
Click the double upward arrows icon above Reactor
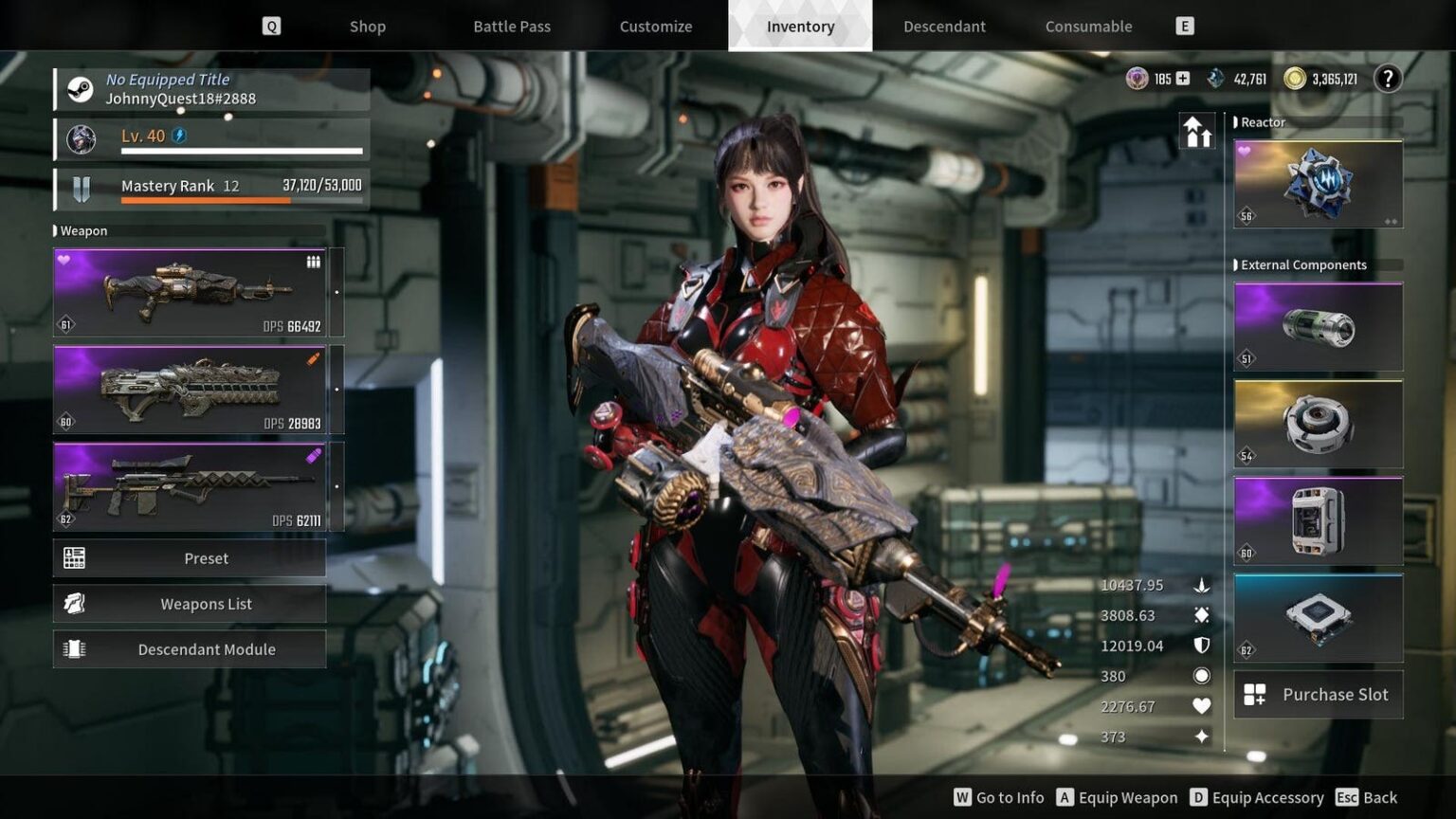point(1197,130)
